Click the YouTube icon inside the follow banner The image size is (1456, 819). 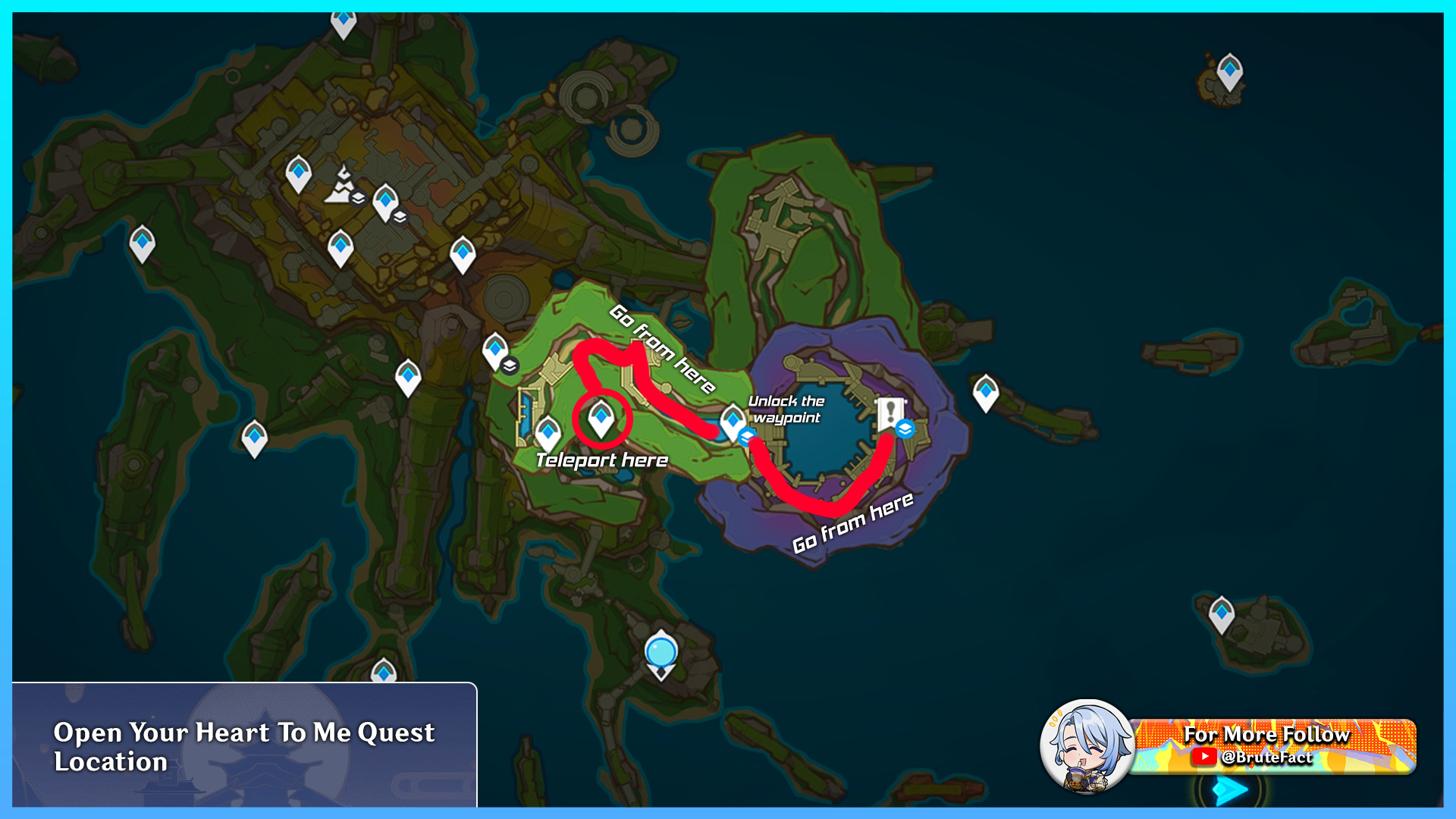click(1206, 757)
